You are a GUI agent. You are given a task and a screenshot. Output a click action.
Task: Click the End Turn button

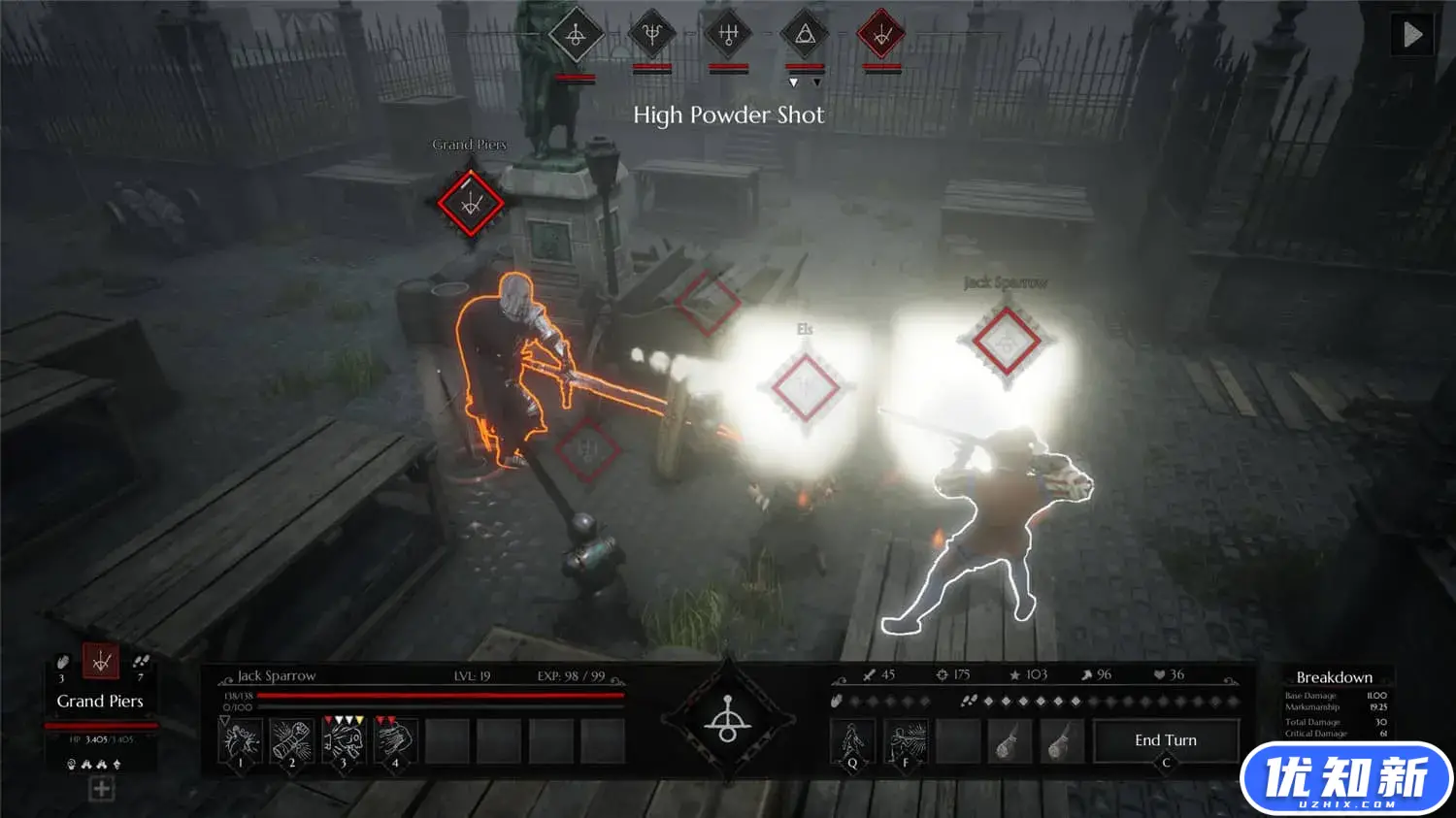click(x=1166, y=740)
